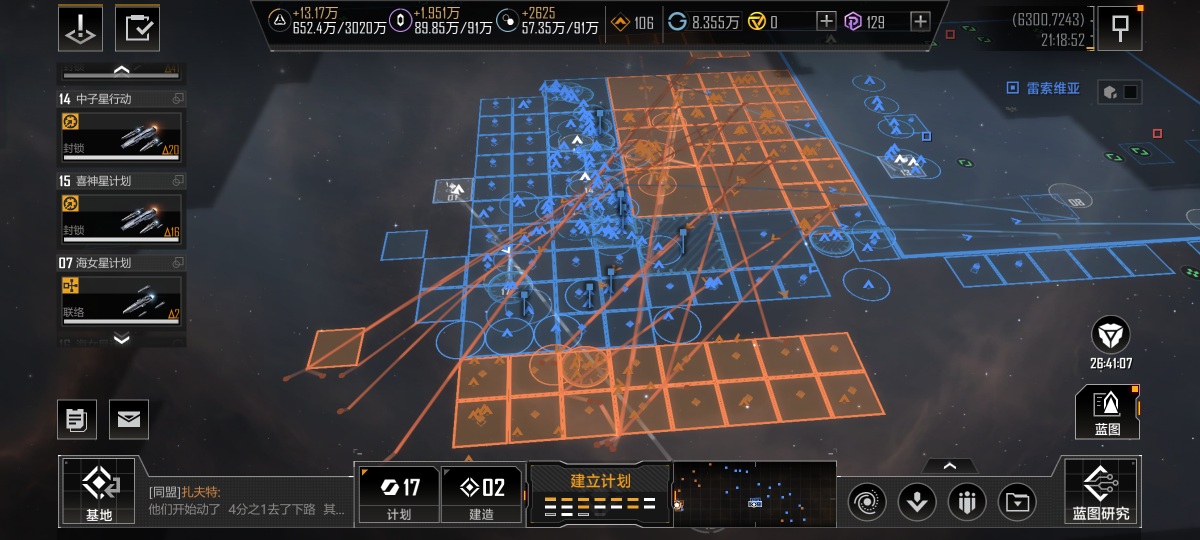Open the checklist task icon
1200x540 pixels.
pos(138,27)
